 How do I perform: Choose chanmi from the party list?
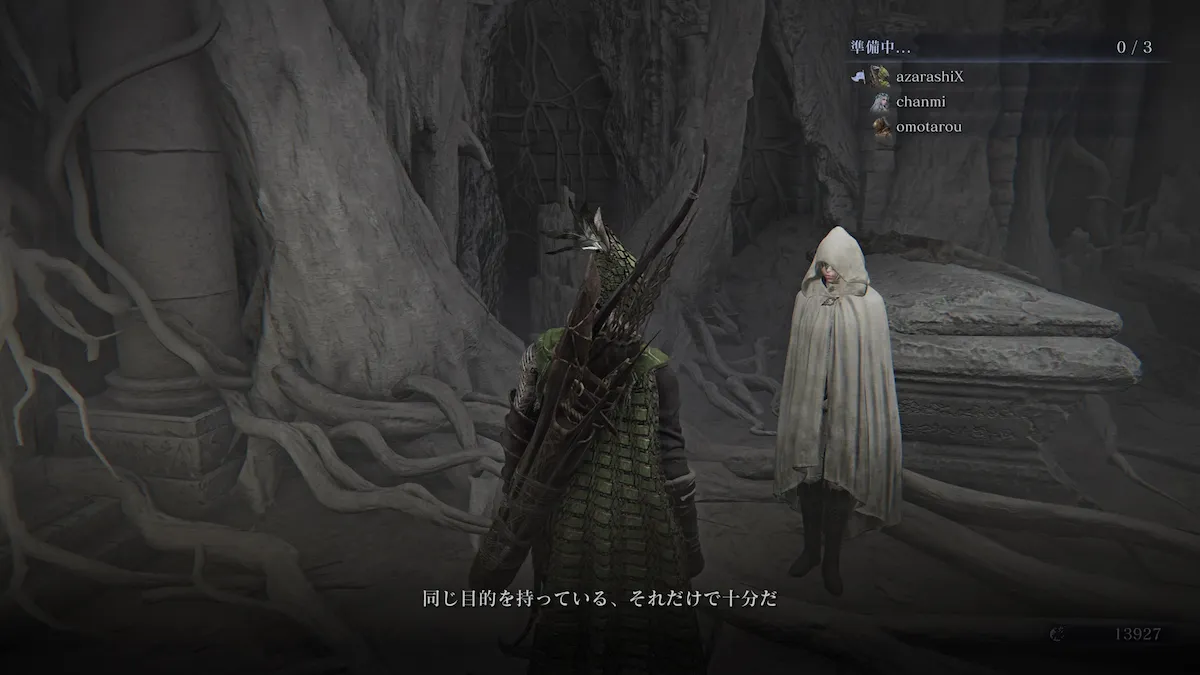coord(920,101)
